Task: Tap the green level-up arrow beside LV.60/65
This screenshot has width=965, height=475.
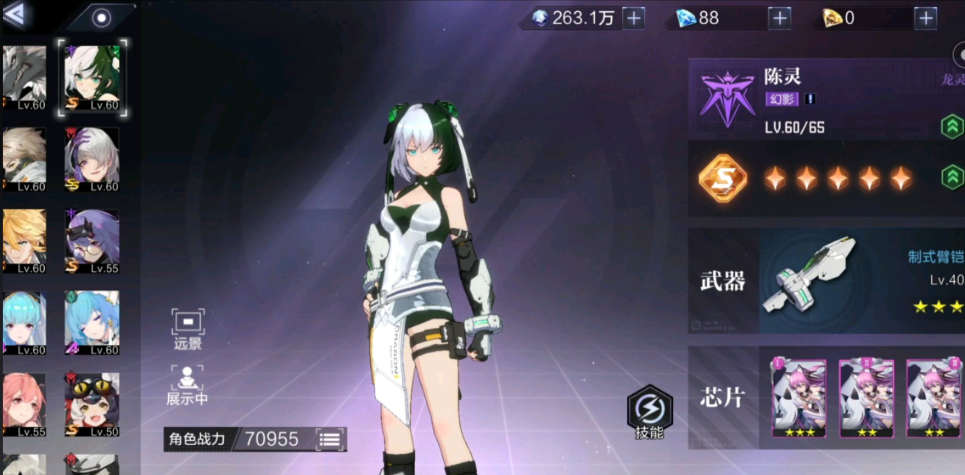Action: [x=951, y=127]
